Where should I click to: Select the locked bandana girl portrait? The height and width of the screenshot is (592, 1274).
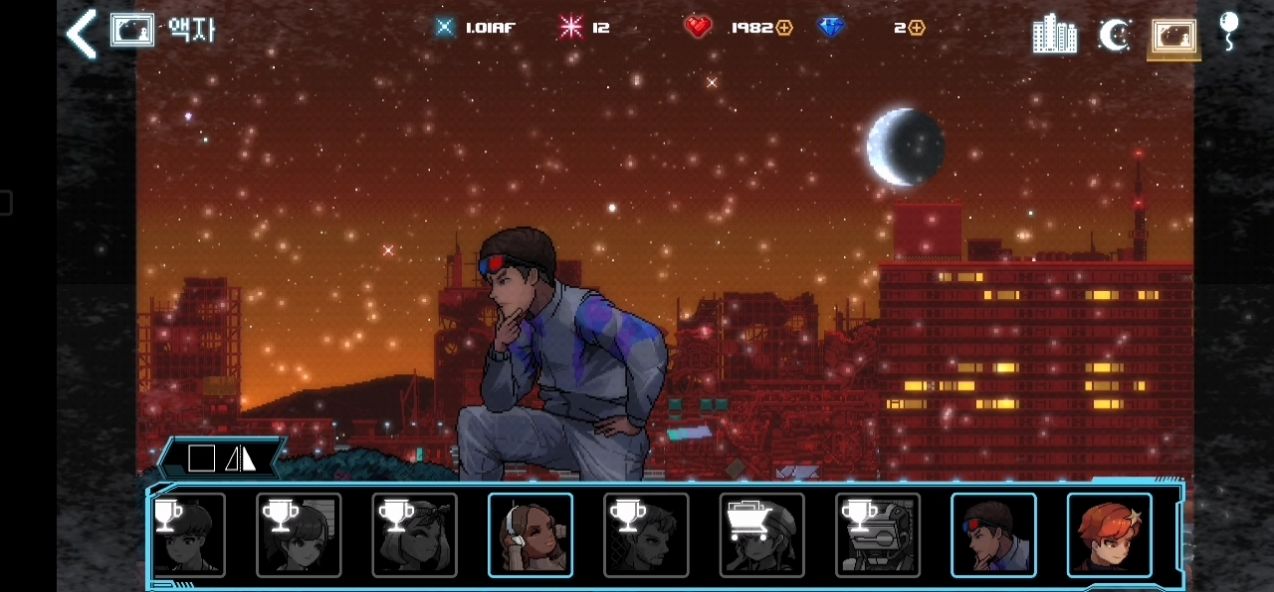pos(414,535)
